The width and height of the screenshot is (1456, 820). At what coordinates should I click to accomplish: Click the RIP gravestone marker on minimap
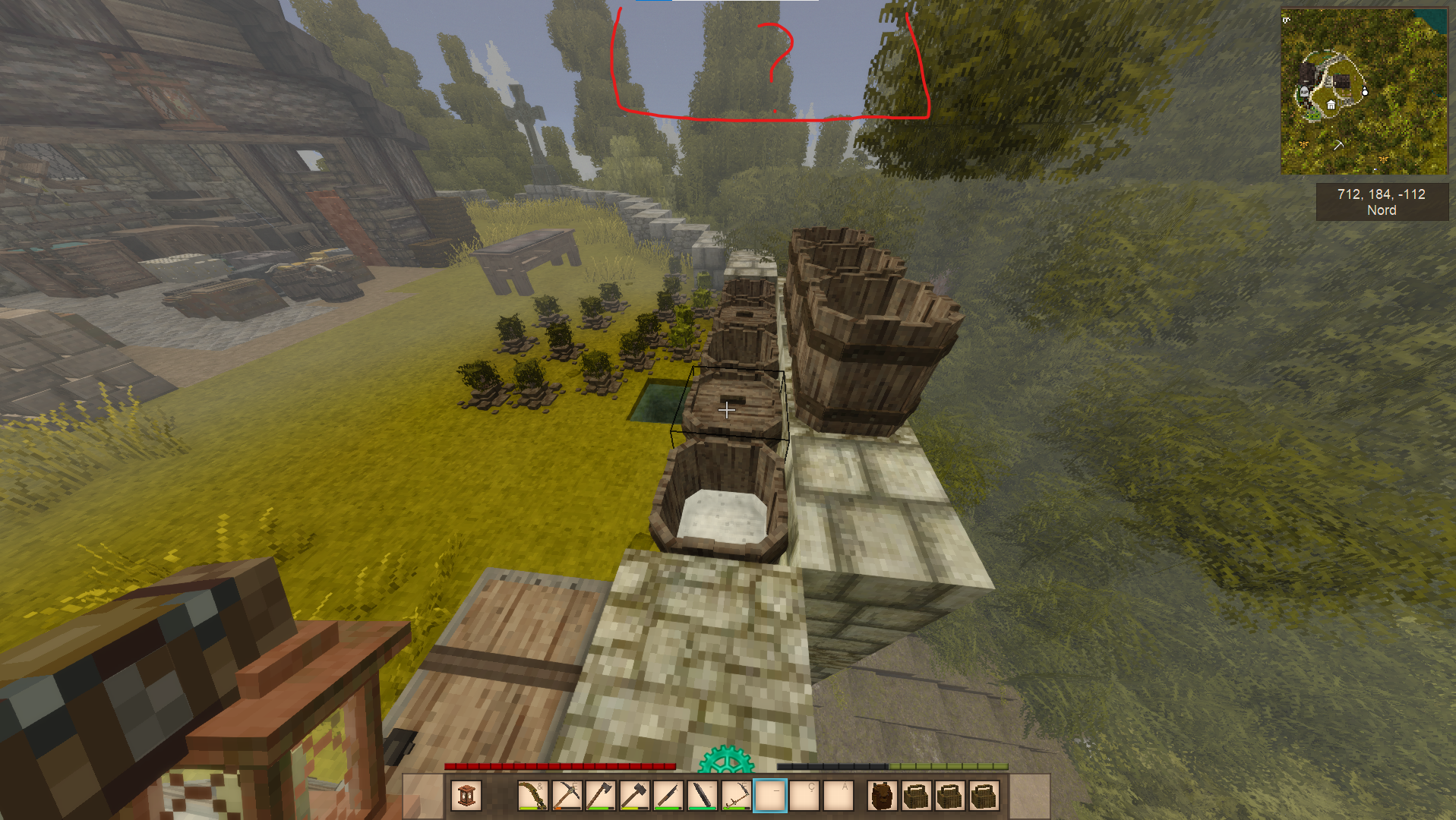(x=1304, y=92)
